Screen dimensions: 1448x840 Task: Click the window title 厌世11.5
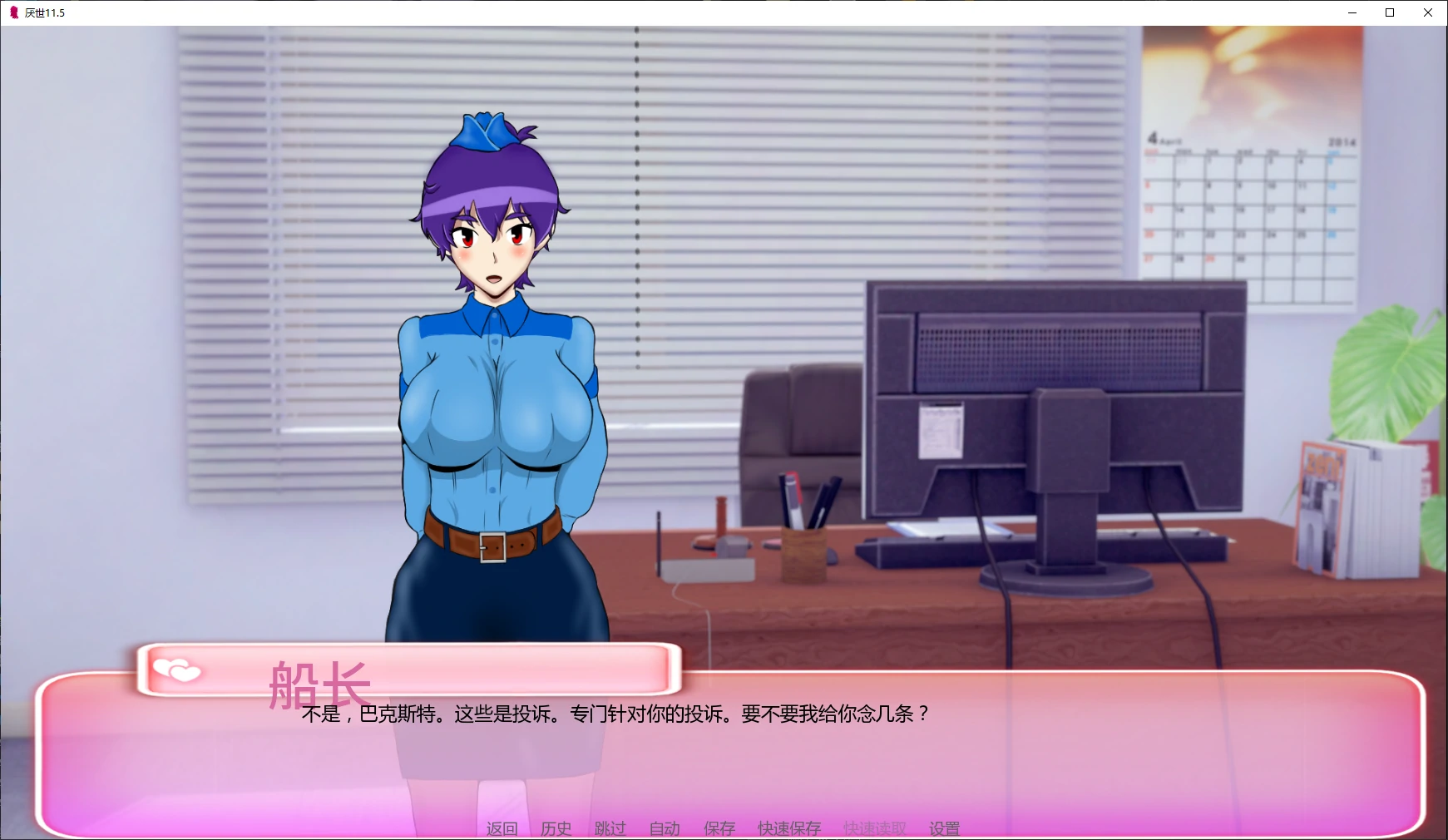[46, 12]
